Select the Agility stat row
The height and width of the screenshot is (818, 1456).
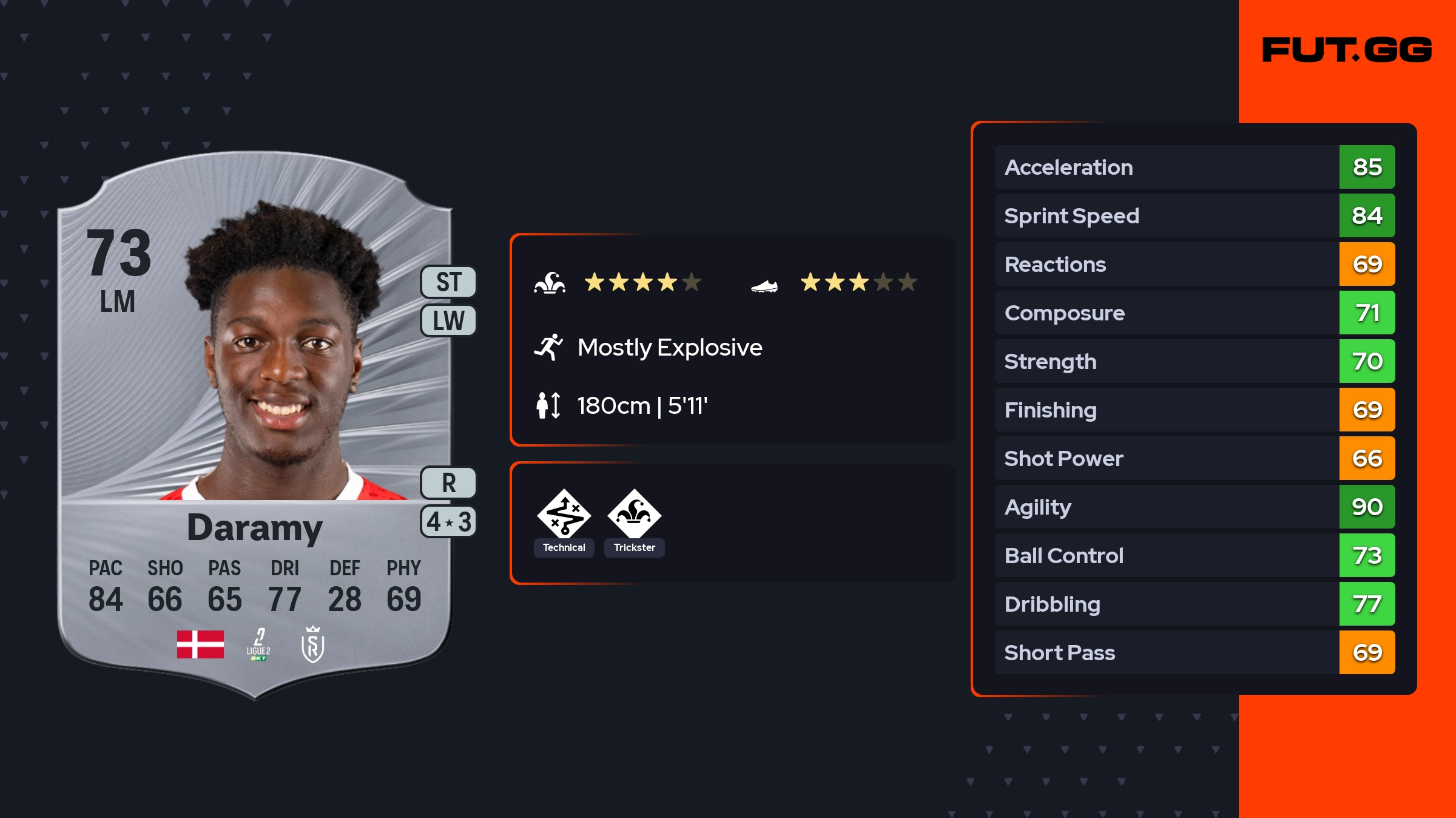[1194, 507]
